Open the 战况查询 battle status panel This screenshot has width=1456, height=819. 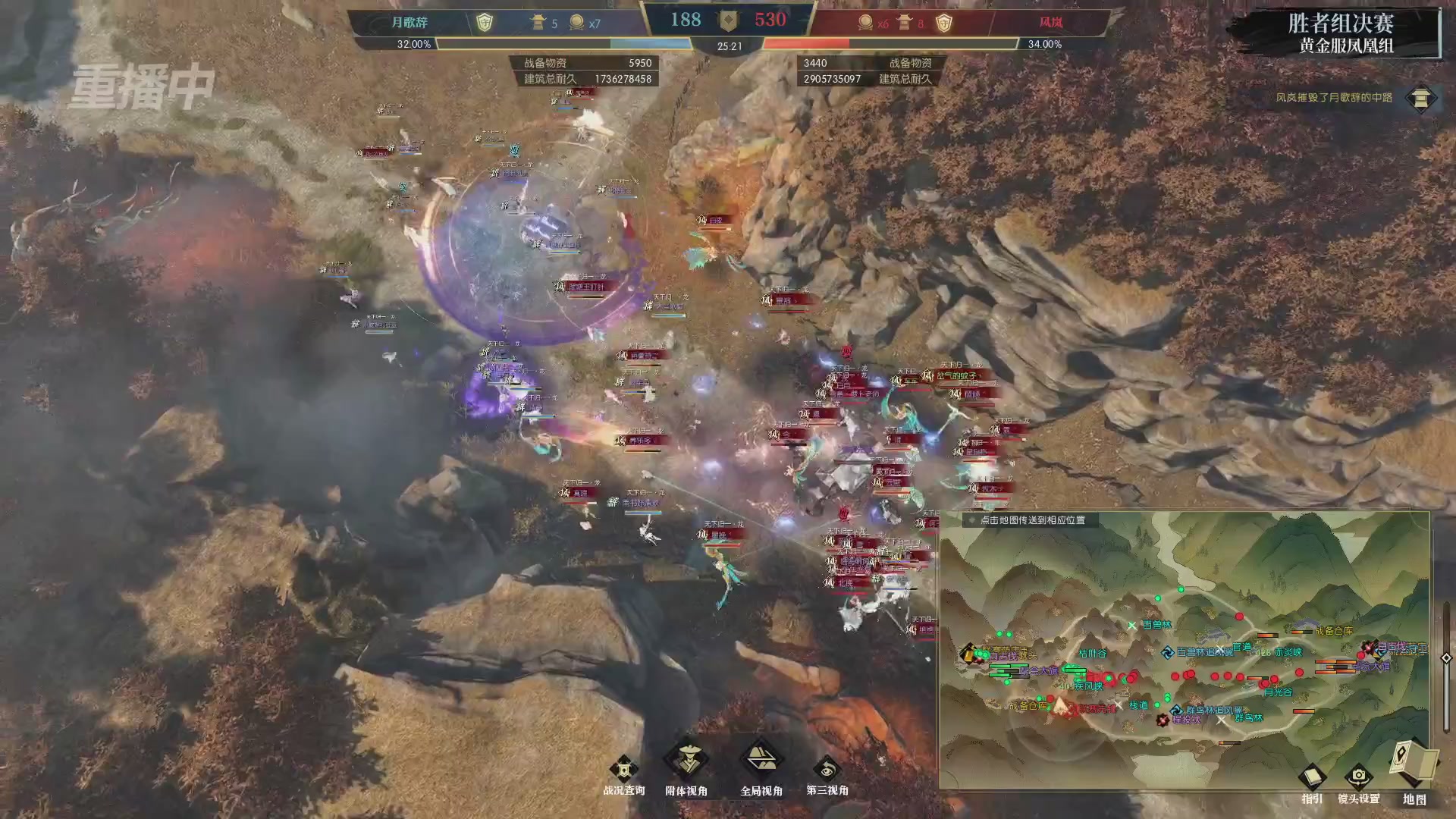(623, 772)
